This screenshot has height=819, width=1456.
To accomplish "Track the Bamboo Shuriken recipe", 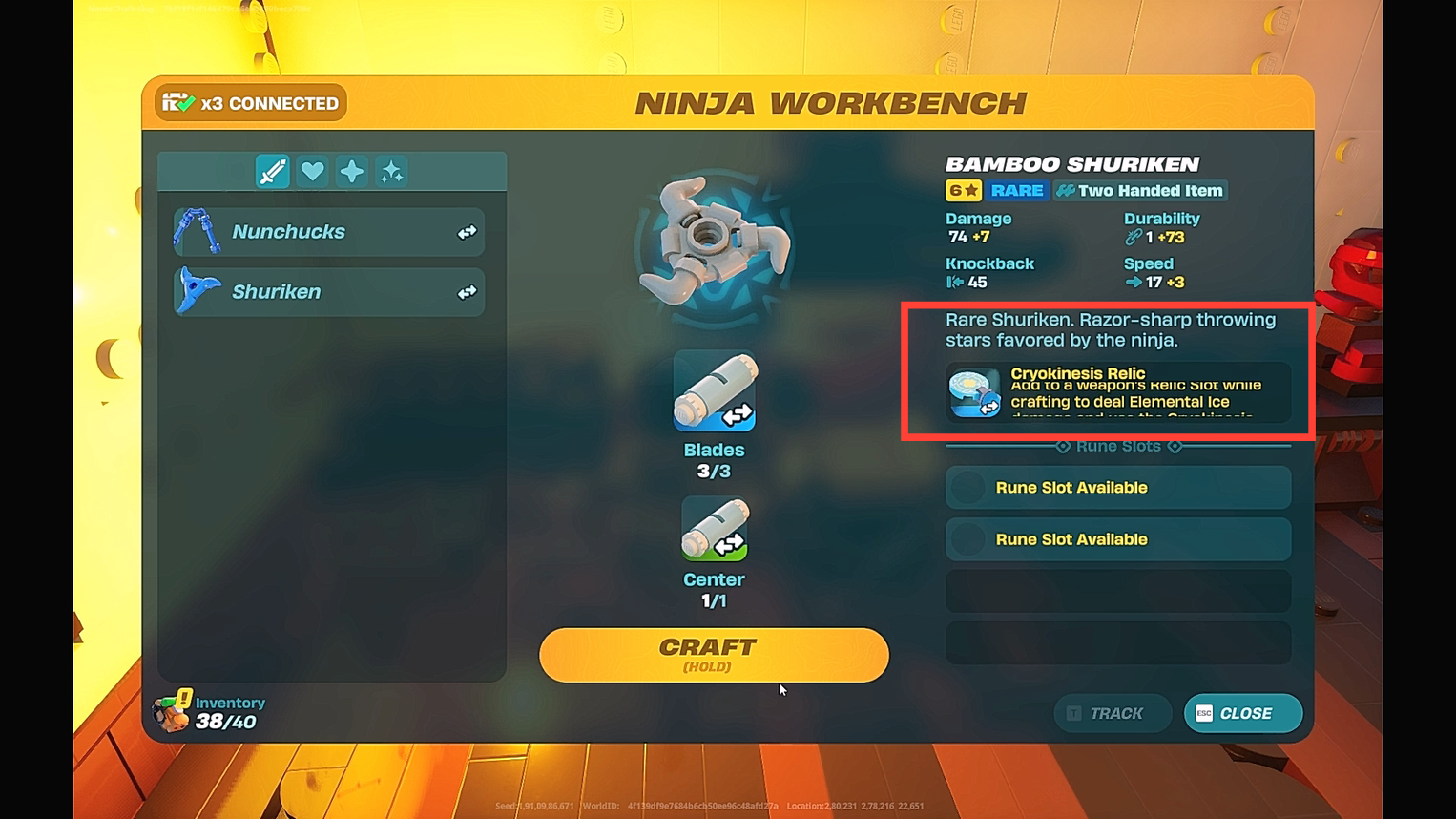I will [x=1113, y=713].
